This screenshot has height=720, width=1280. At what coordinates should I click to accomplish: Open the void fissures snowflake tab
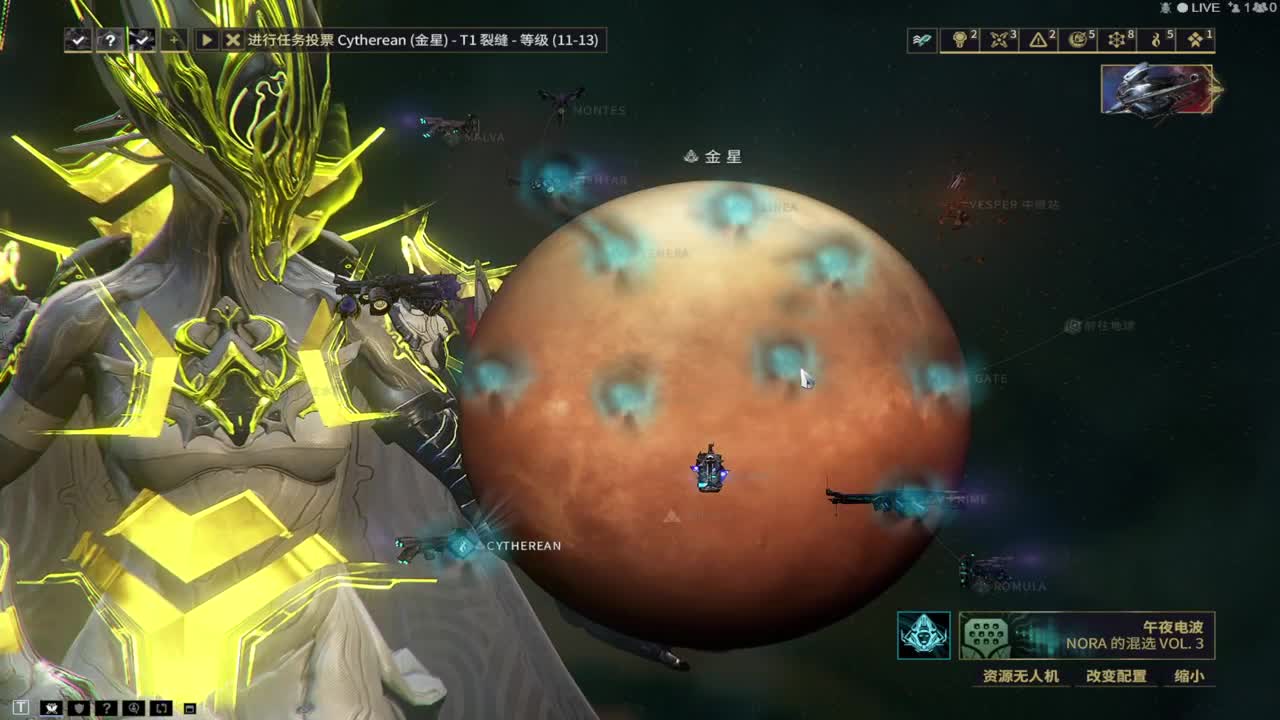(1119, 40)
